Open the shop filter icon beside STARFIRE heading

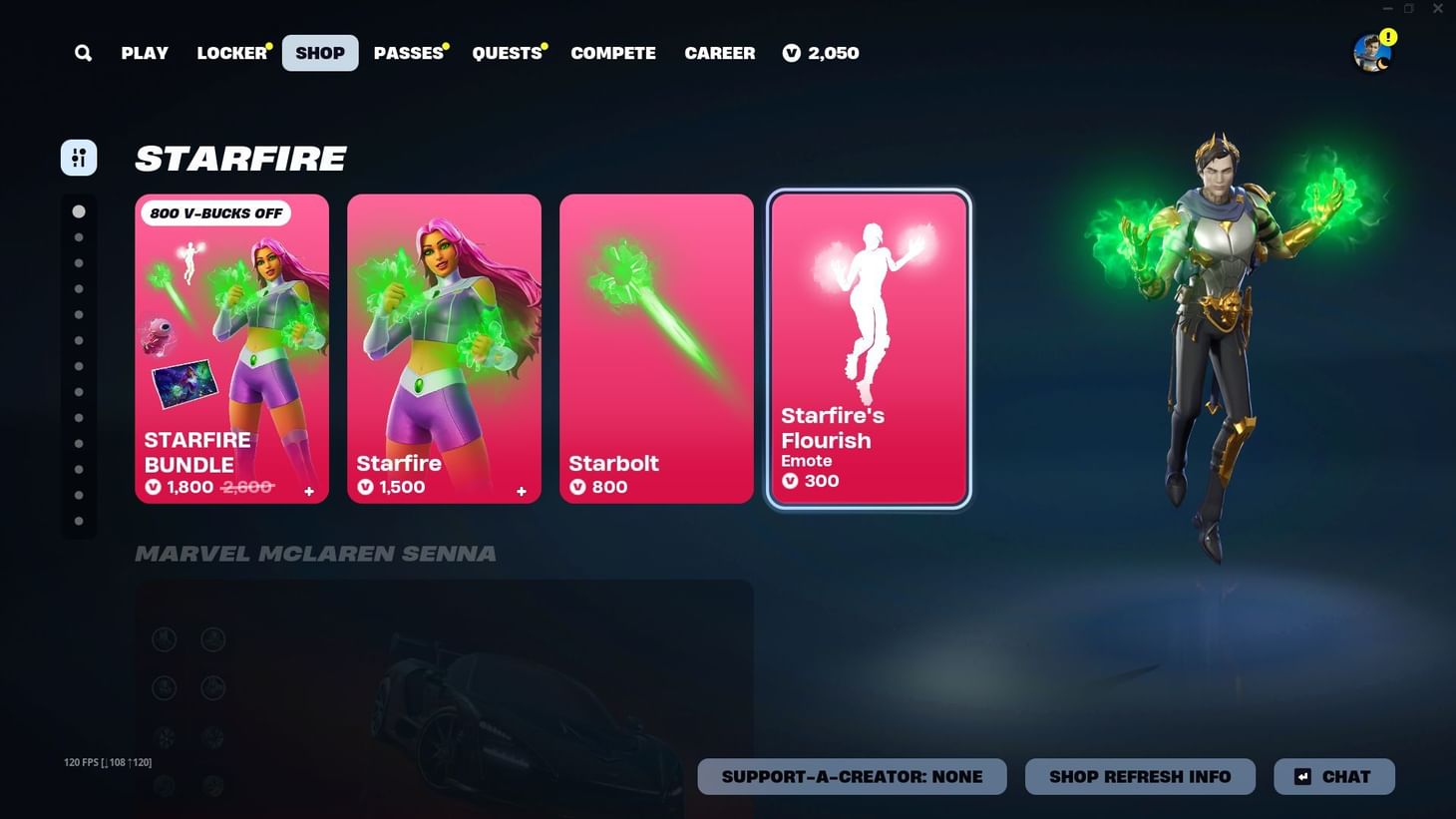[79, 157]
